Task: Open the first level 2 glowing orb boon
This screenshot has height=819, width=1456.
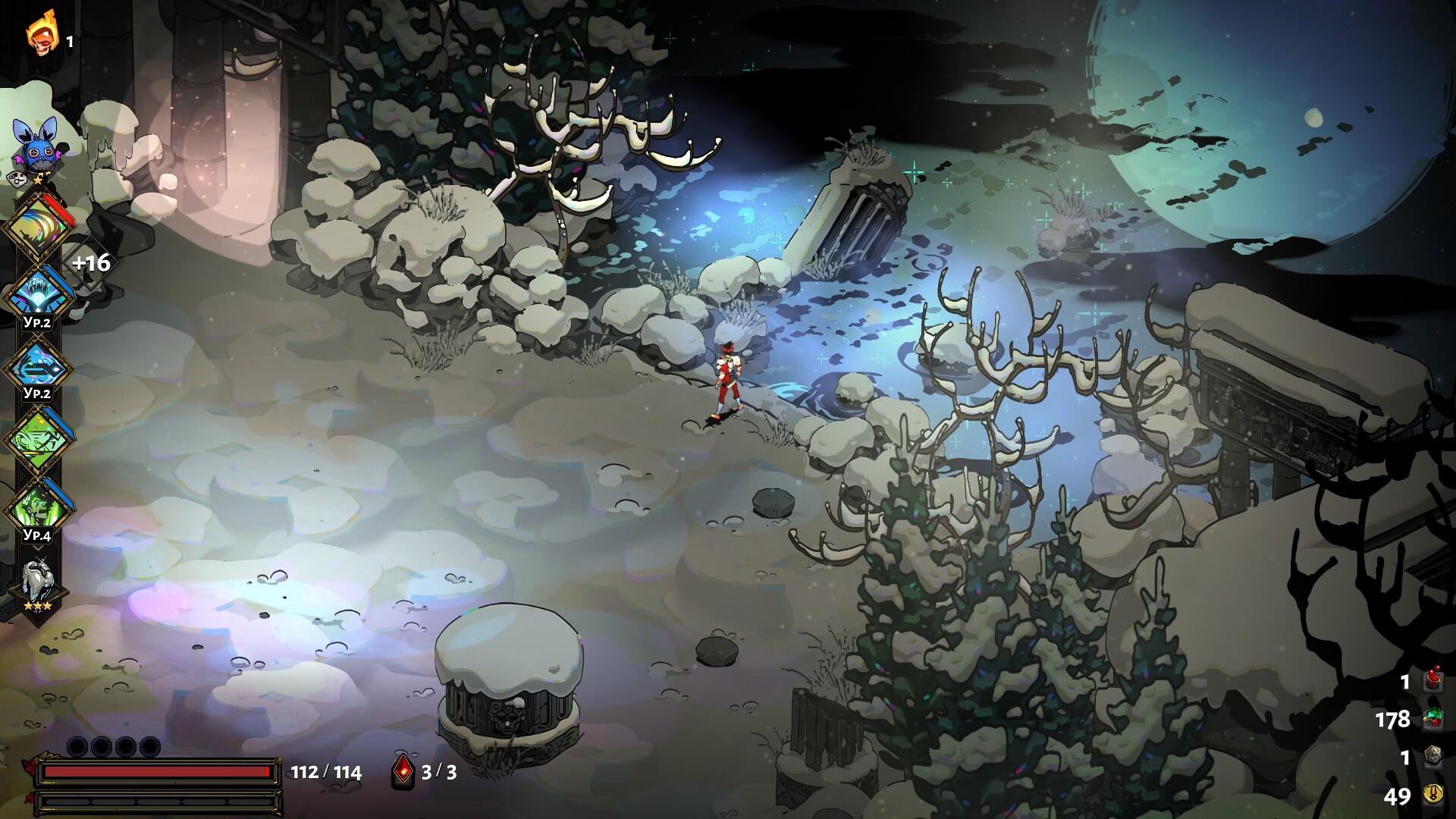Action: pyautogui.click(x=36, y=294)
